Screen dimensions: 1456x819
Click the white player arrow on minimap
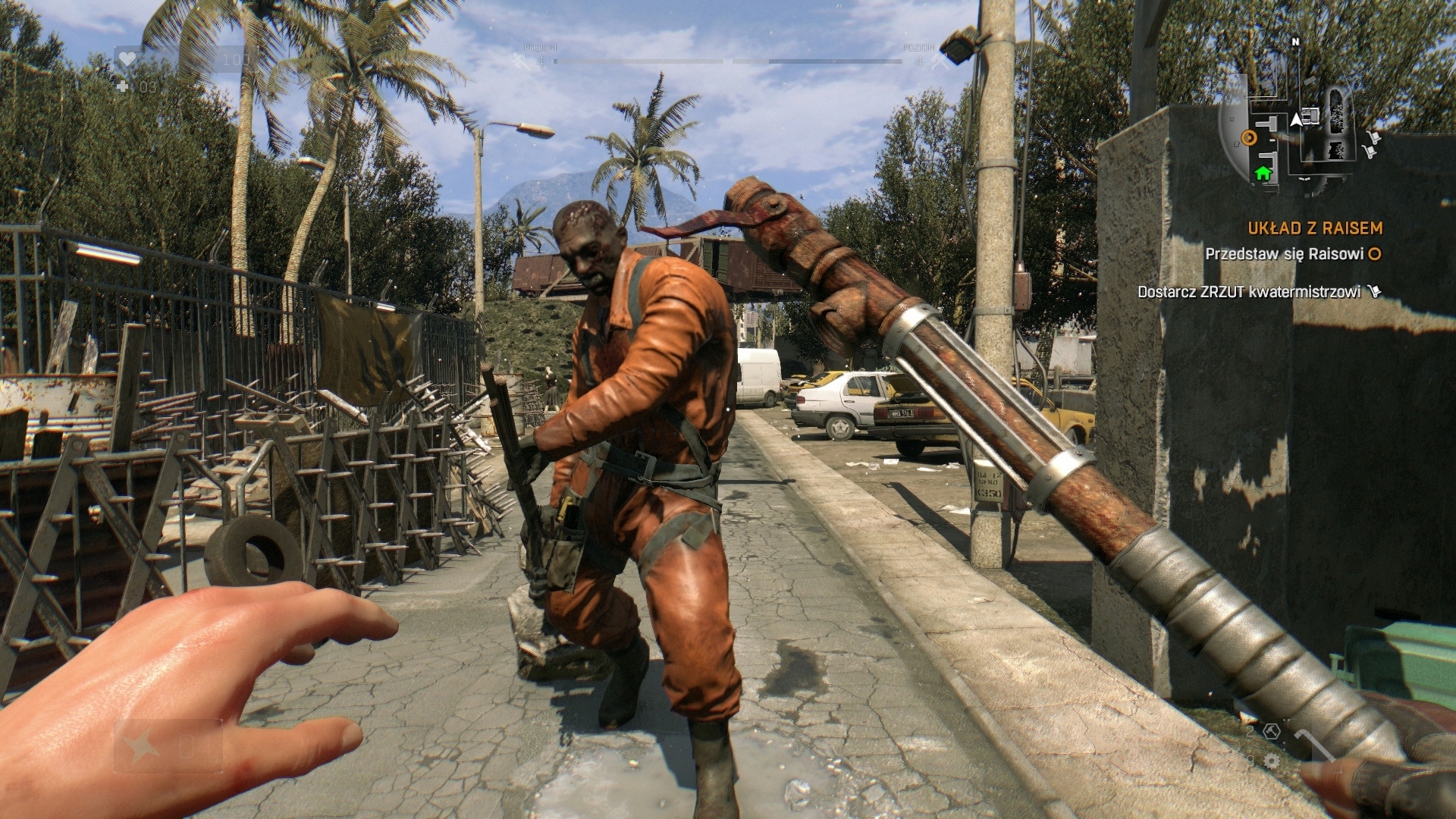pyautogui.click(x=1297, y=119)
